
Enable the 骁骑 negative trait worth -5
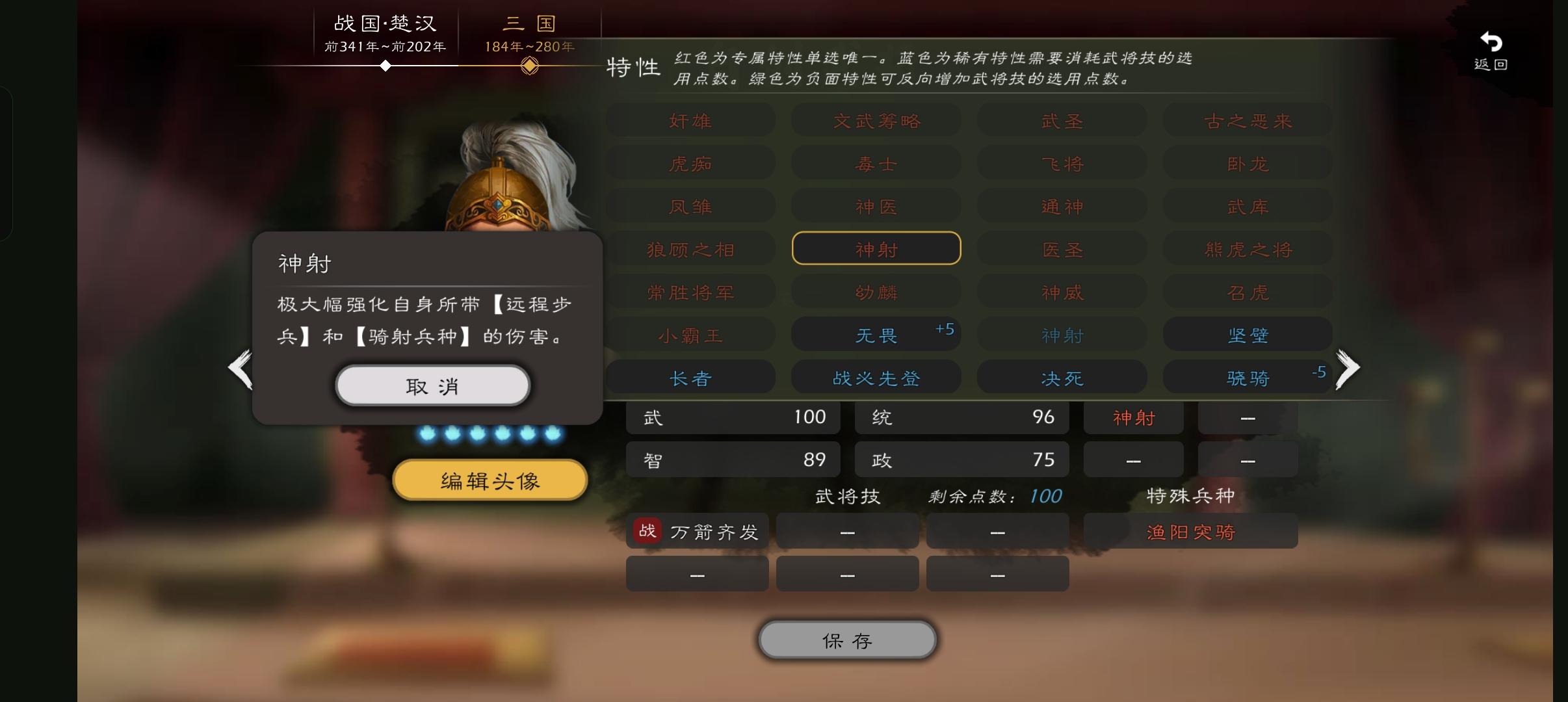tap(1248, 377)
